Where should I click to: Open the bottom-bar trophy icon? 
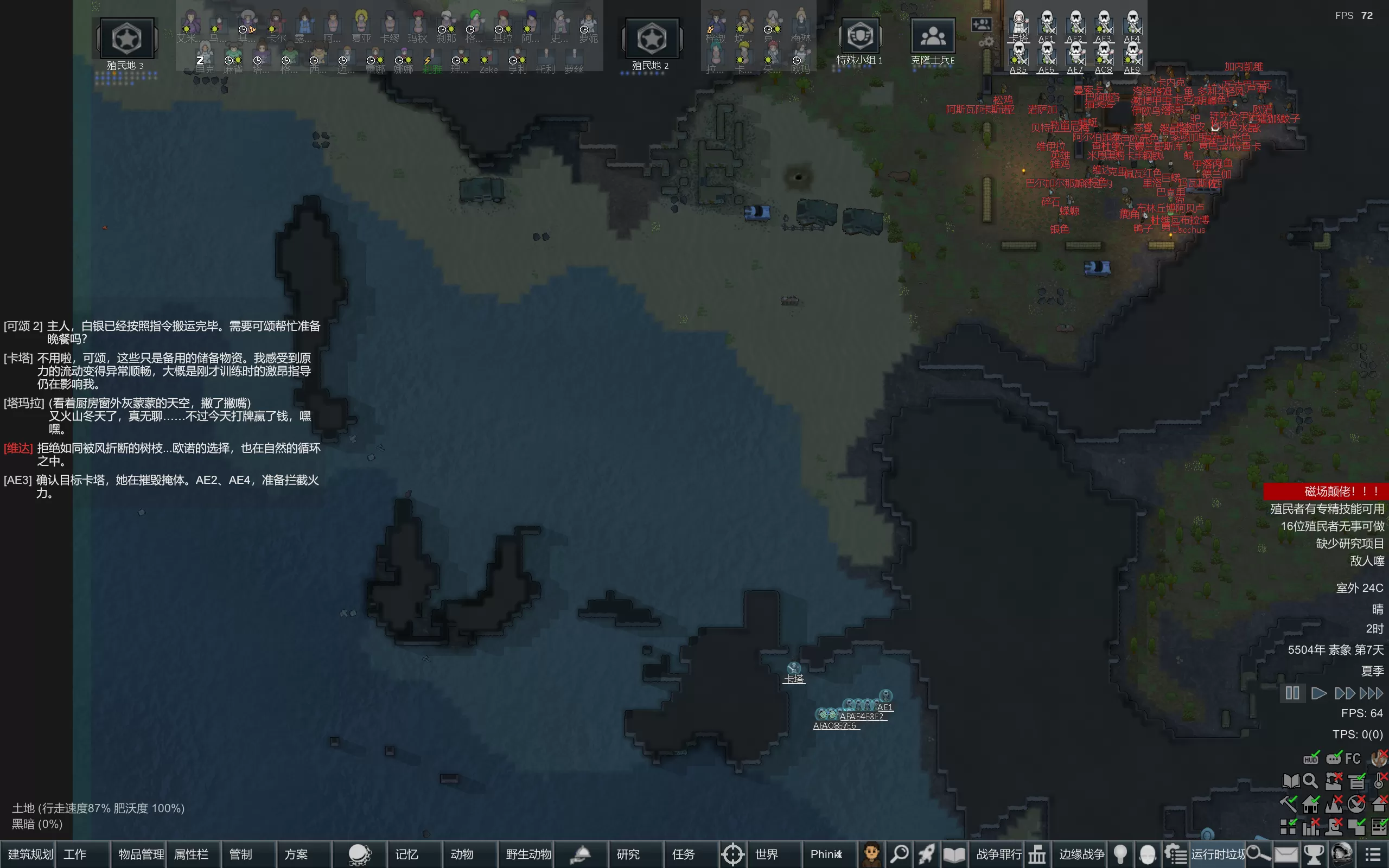[1313, 854]
